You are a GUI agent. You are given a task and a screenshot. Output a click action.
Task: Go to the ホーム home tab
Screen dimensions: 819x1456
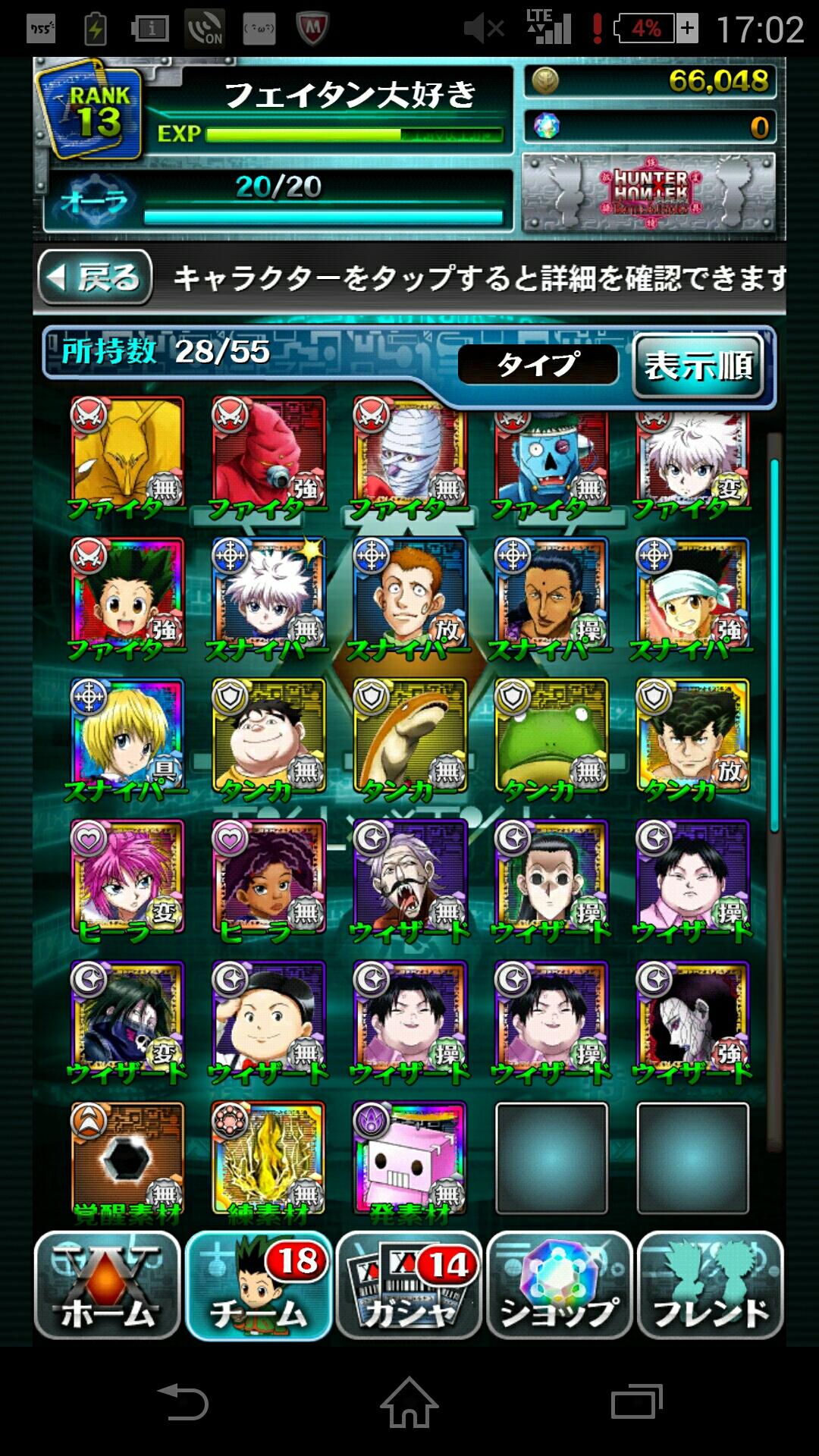107,1285
